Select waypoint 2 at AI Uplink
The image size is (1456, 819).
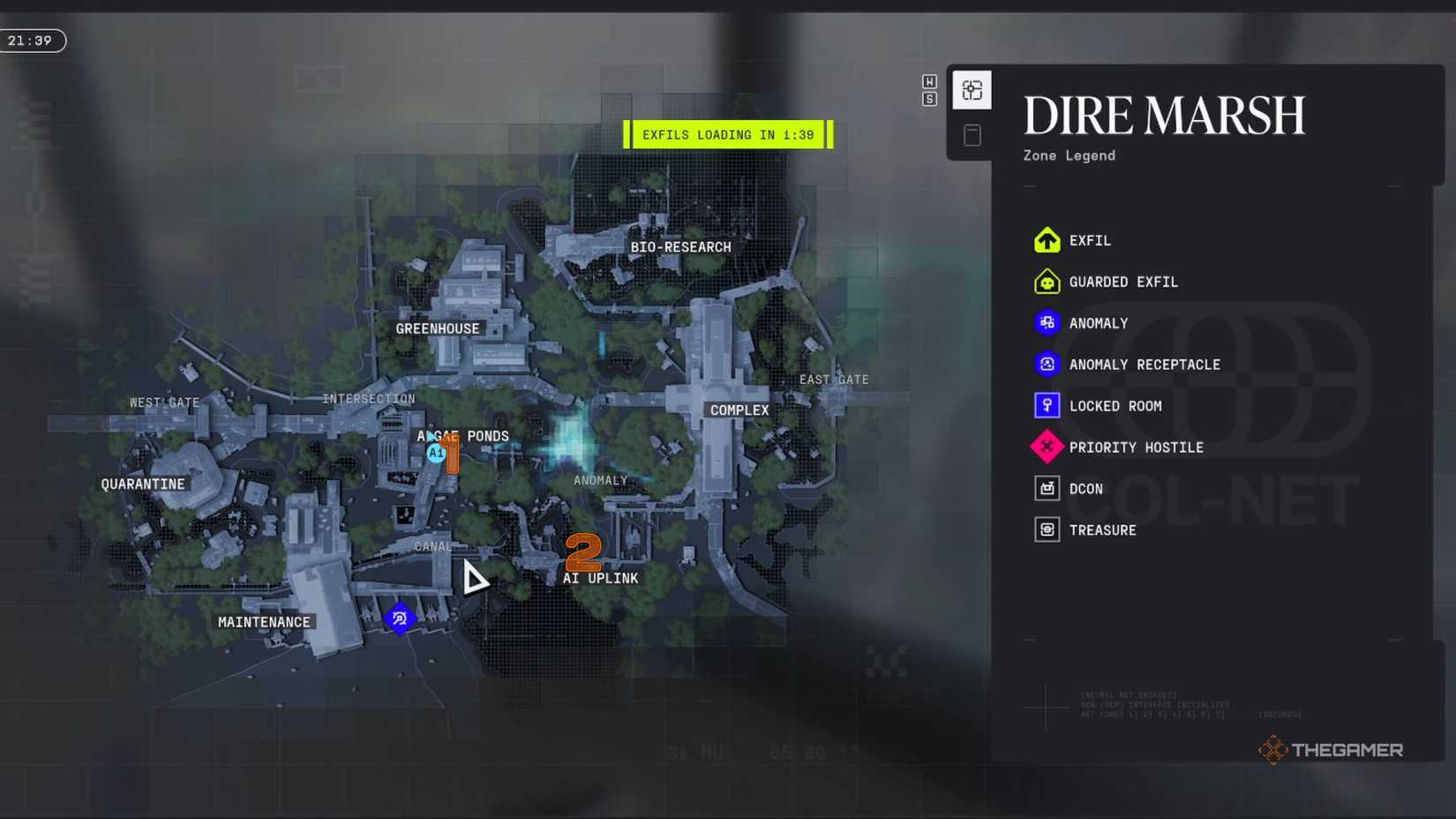click(583, 553)
